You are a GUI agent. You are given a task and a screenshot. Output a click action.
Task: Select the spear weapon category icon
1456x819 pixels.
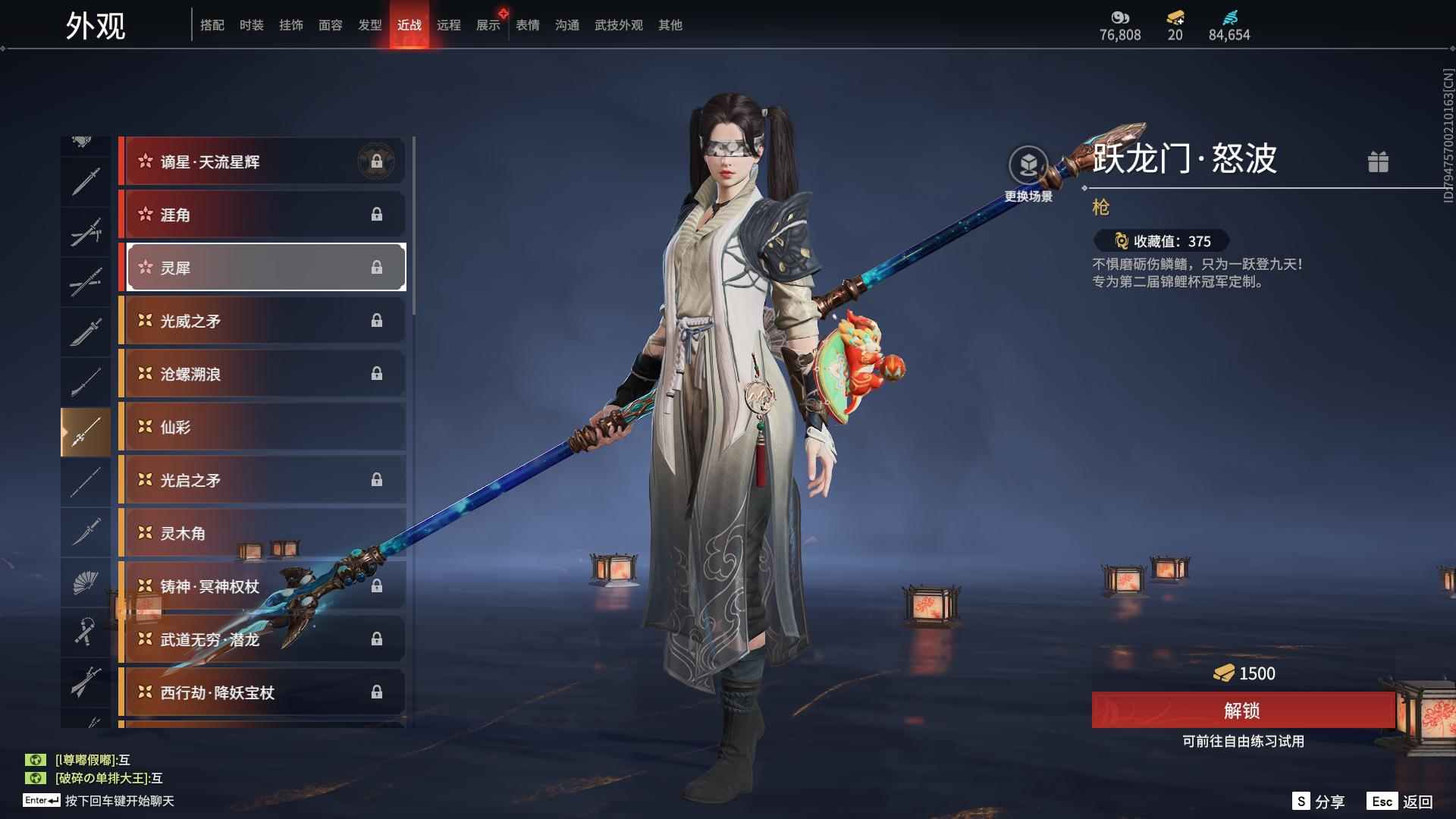86,430
